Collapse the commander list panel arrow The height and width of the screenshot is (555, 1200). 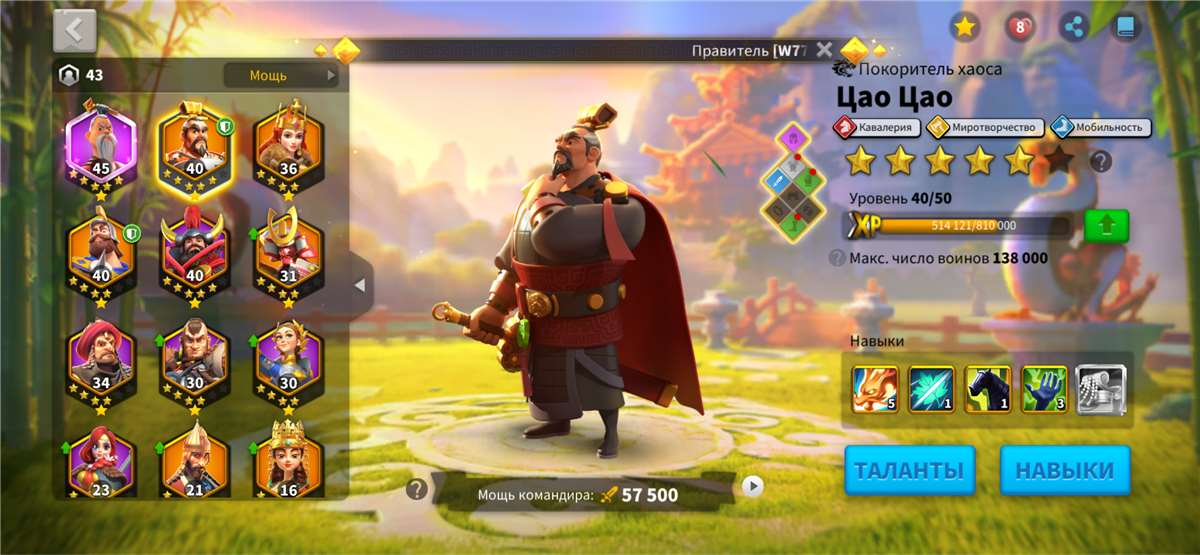[x=360, y=285]
